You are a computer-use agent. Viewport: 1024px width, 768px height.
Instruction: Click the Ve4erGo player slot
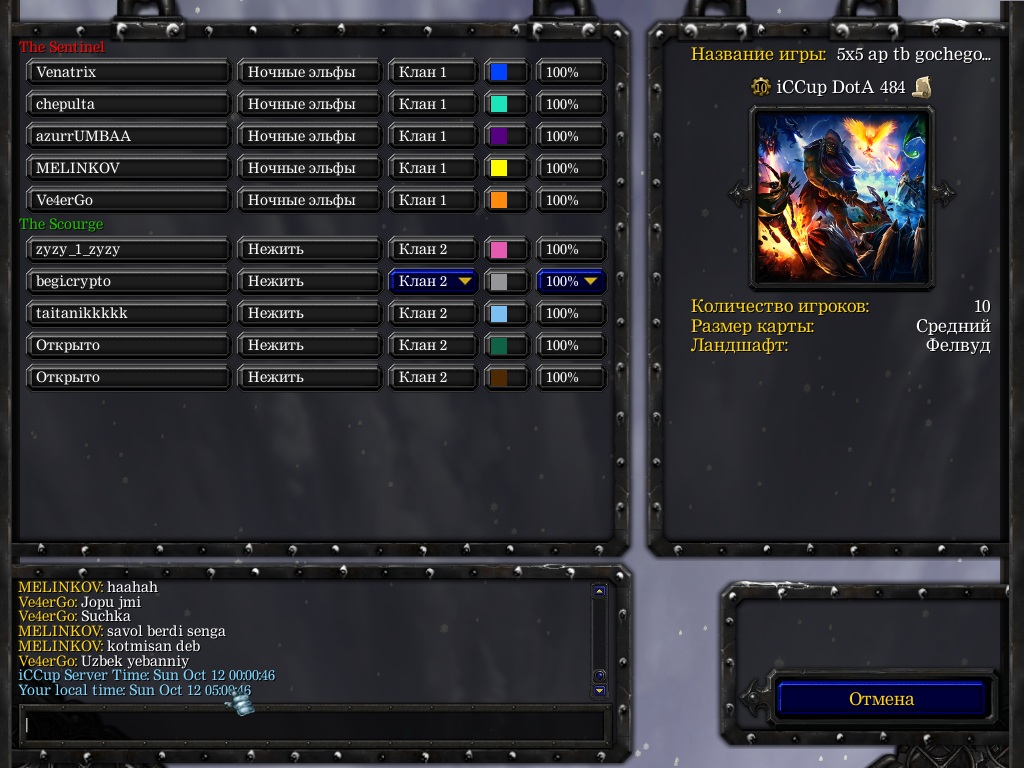coord(128,200)
